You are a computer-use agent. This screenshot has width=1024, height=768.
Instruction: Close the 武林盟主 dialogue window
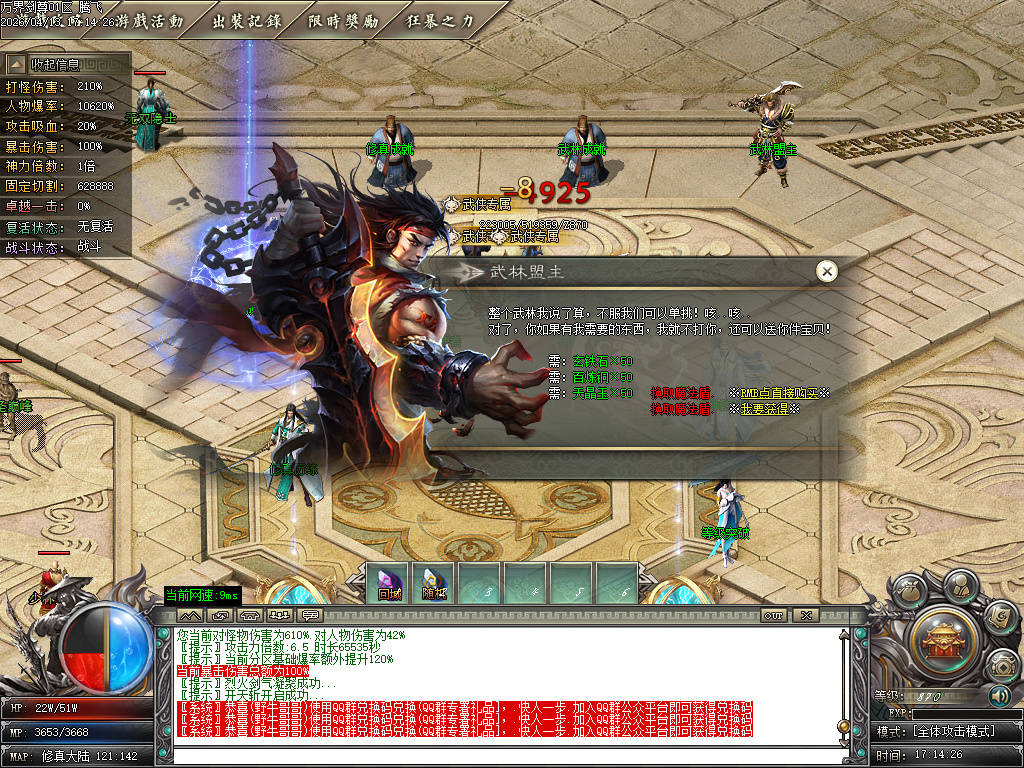pos(826,271)
